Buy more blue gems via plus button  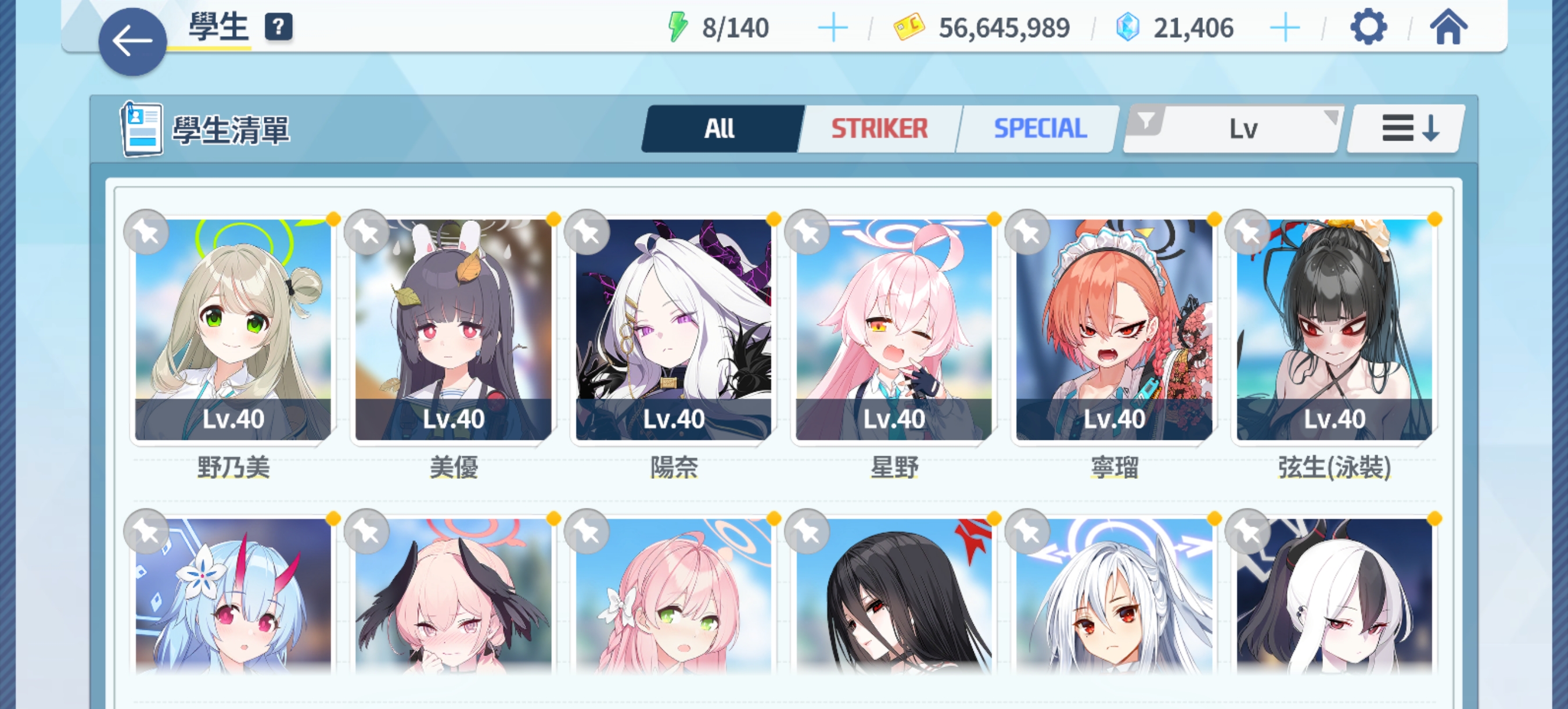tap(1285, 28)
